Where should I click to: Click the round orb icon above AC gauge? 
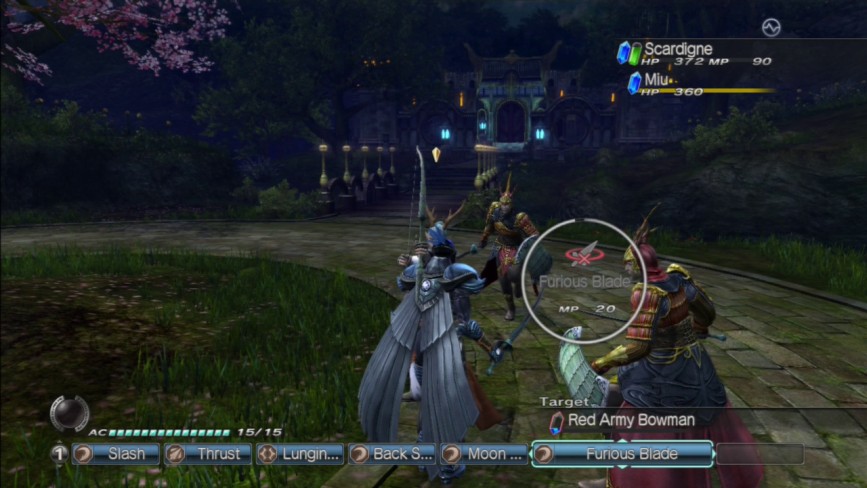tap(69, 413)
